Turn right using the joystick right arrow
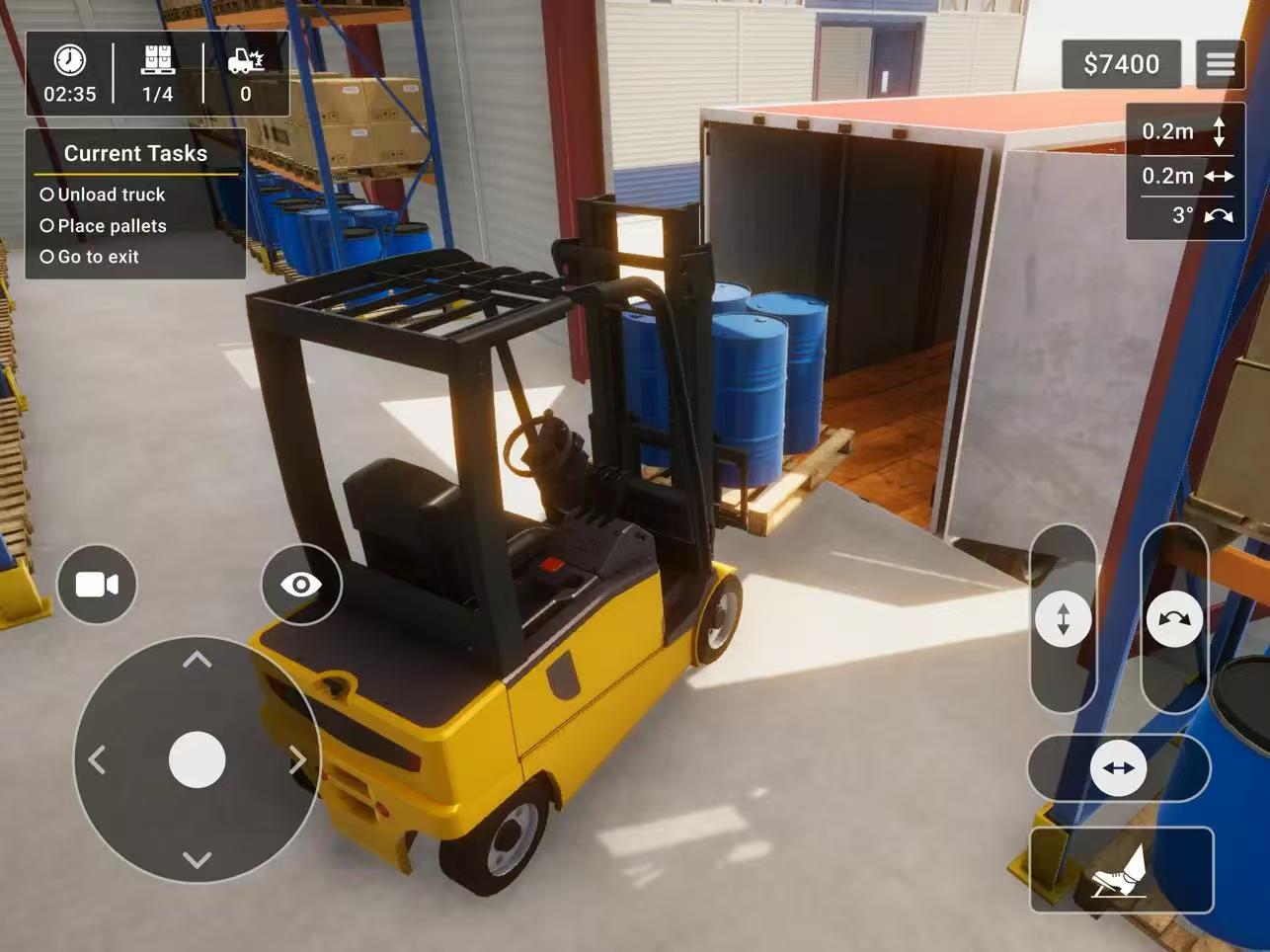This screenshot has width=1270, height=952. [x=297, y=759]
